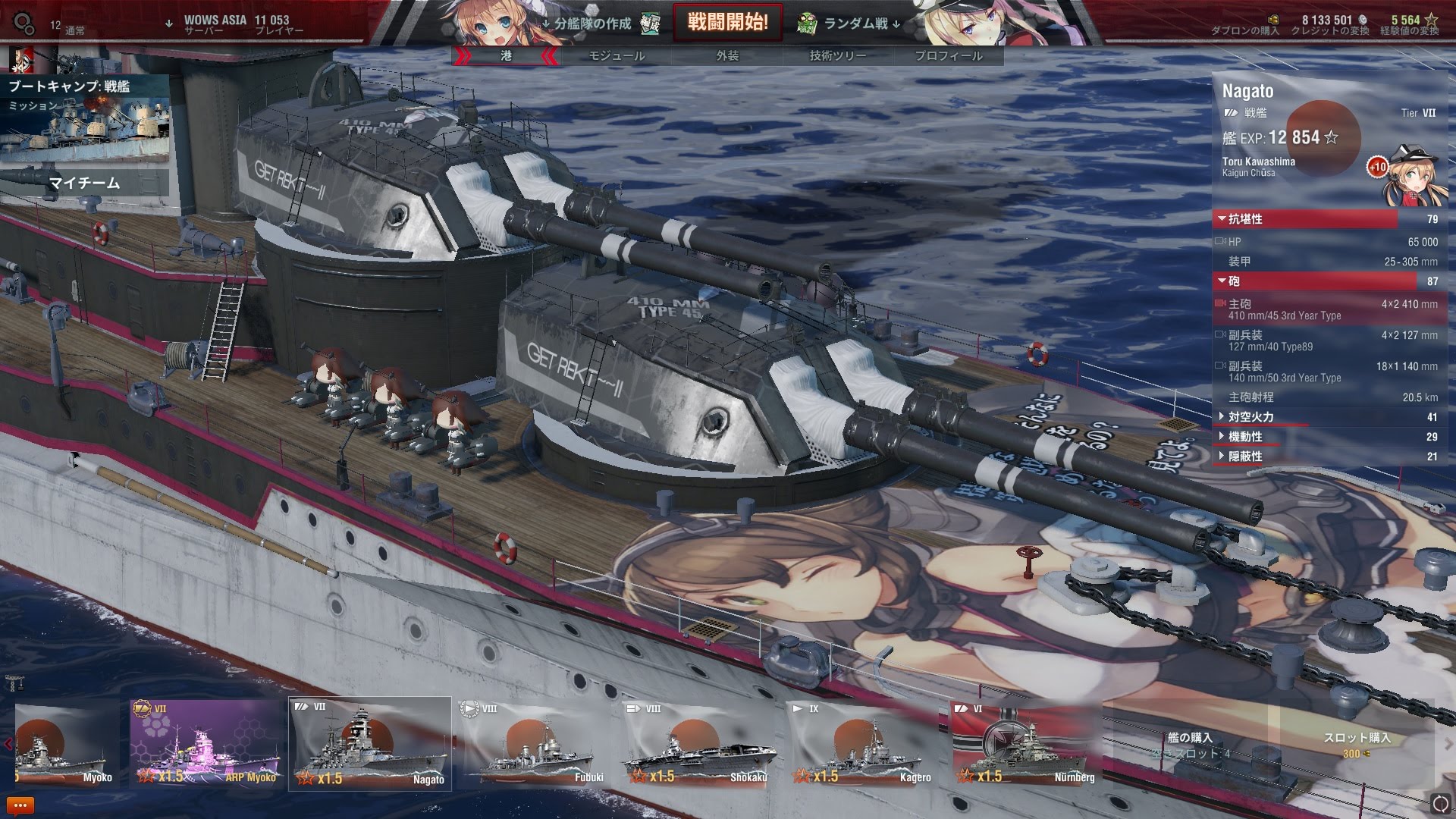Open the orange chat bubble button

pyautogui.click(x=20, y=805)
